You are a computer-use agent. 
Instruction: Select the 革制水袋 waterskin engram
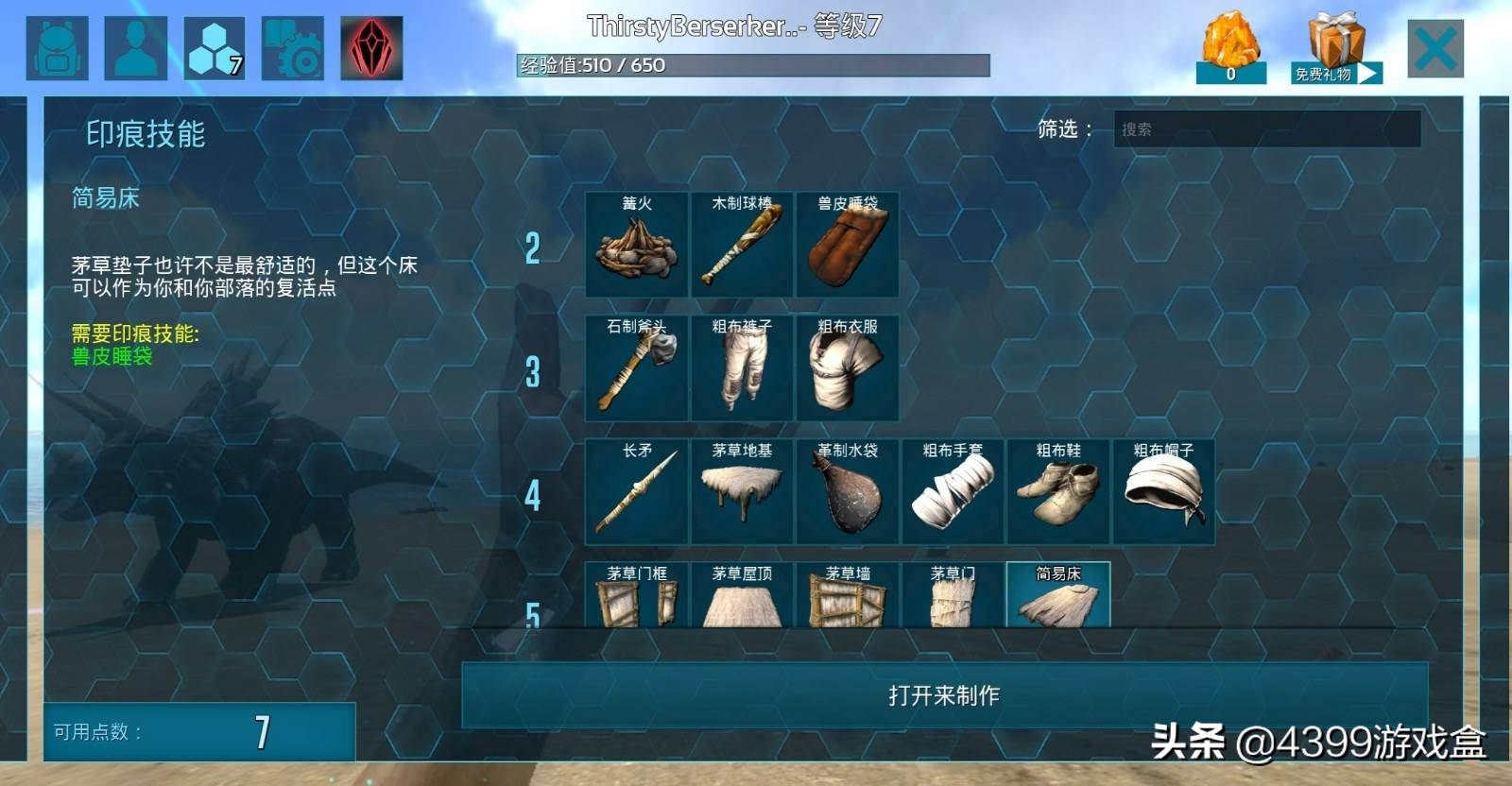pyautogui.click(x=847, y=491)
